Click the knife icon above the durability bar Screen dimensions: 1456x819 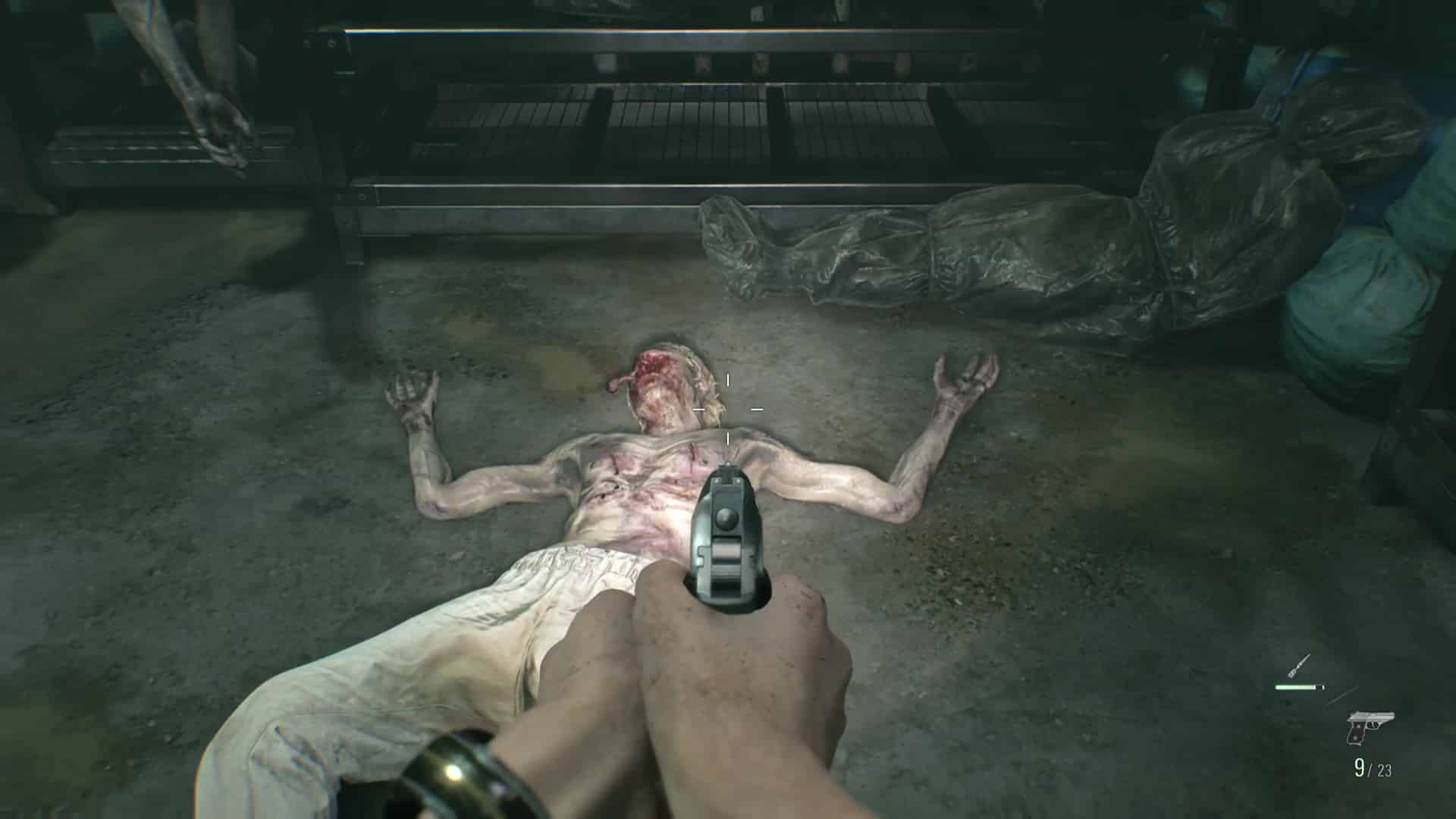point(1298,665)
